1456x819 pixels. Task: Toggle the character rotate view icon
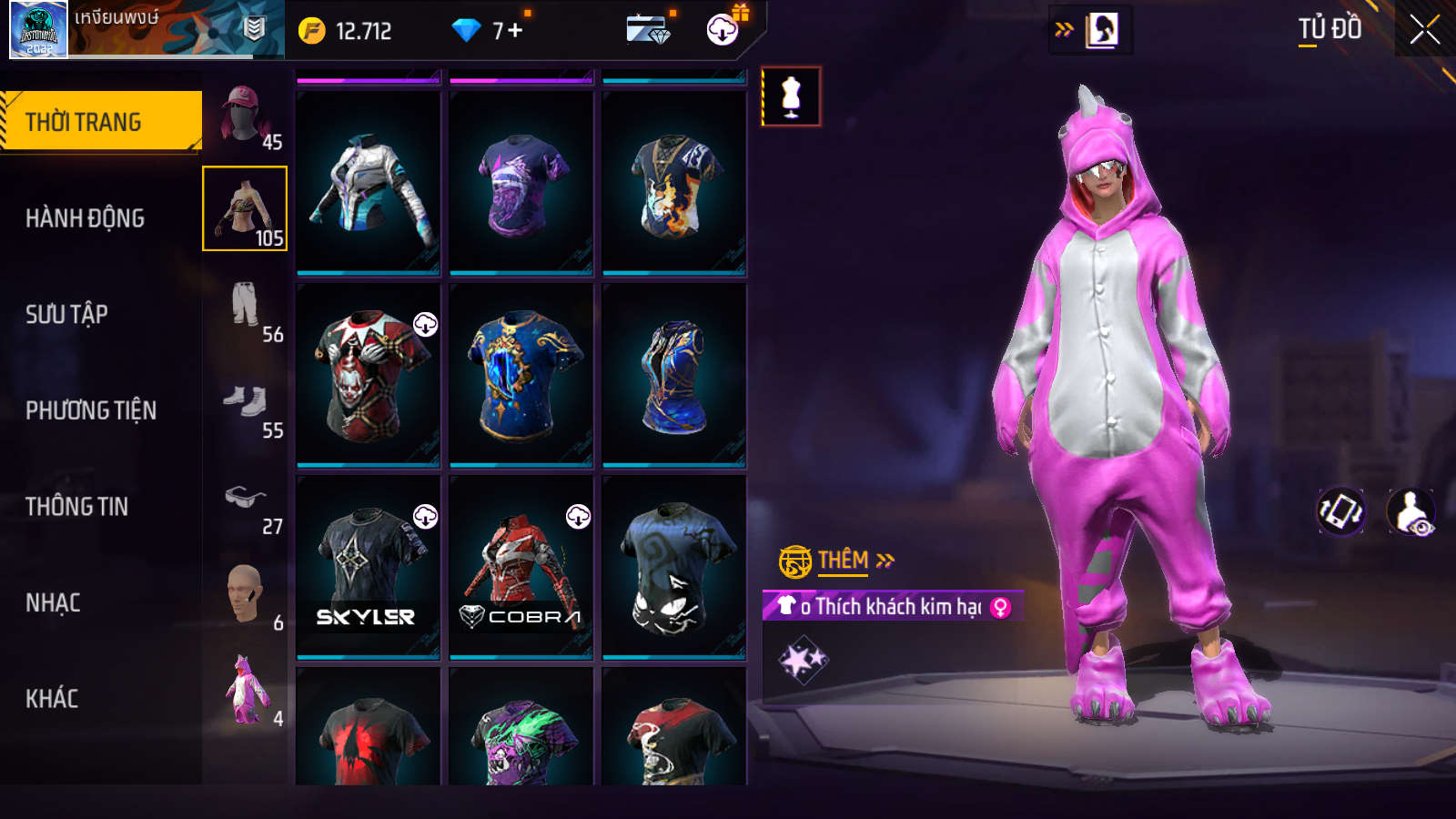(1341, 511)
